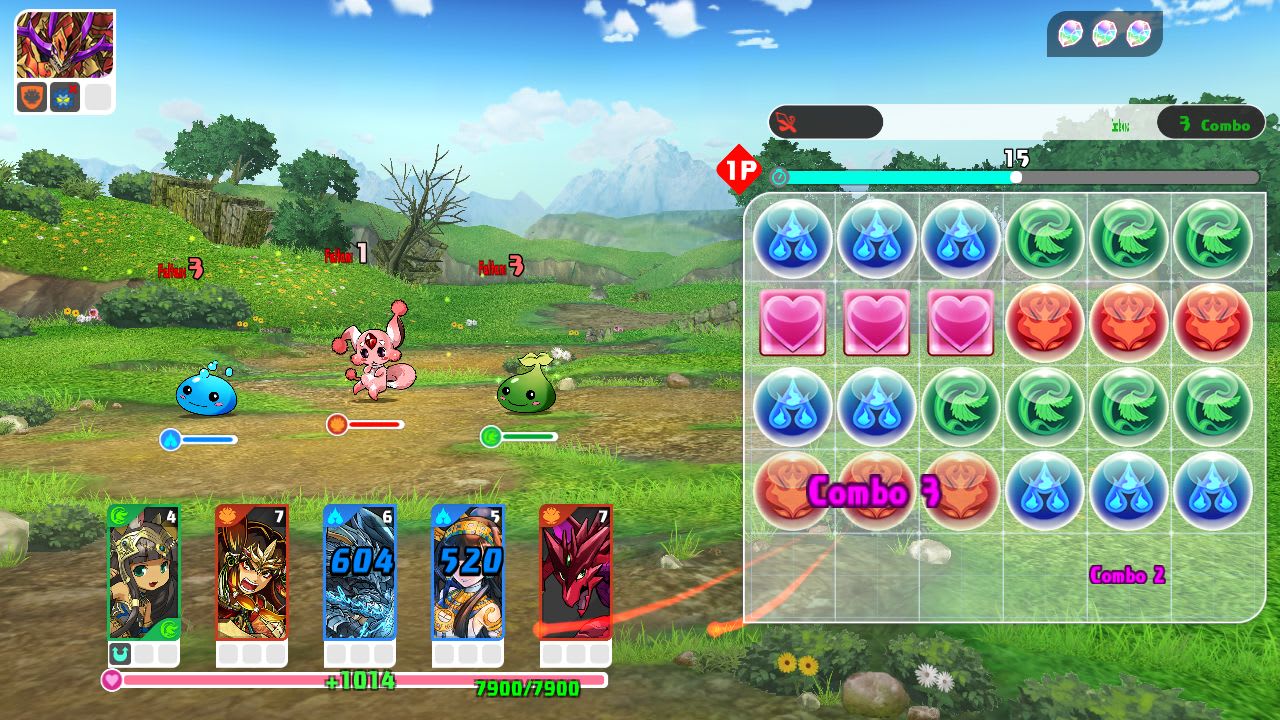Click the white handle on the move-time slider

click(1015, 177)
